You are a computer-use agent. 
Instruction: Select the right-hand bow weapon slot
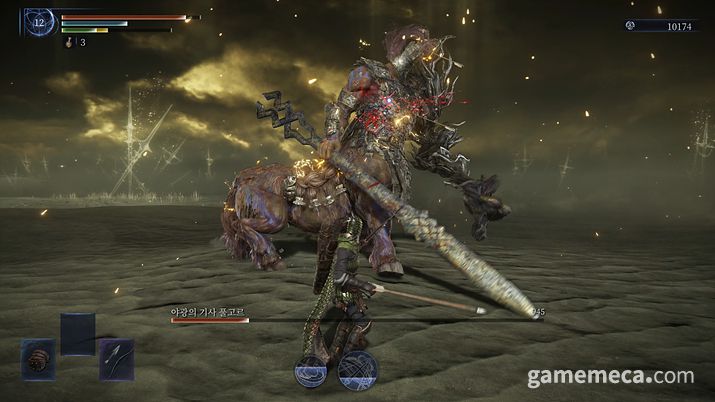(115, 359)
